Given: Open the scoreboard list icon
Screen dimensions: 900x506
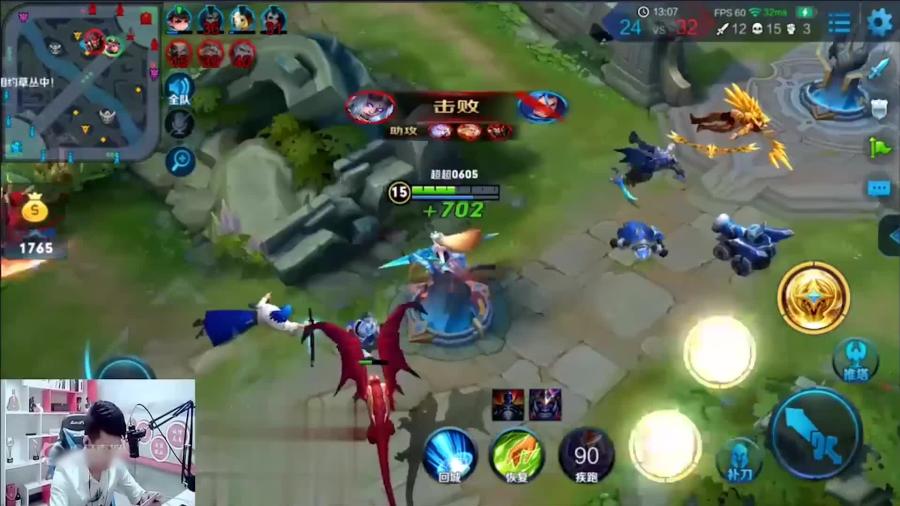Looking at the screenshot, I should (x=840, y=22).
